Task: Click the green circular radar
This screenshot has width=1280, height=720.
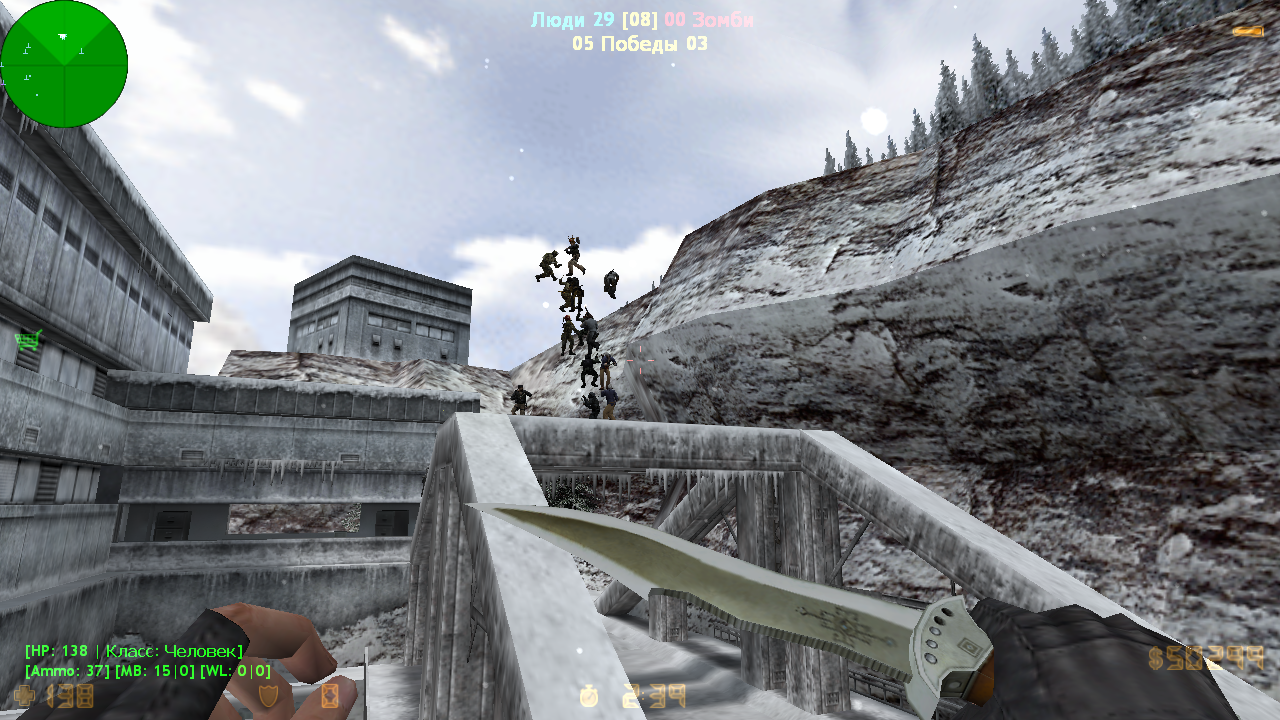Action: [x=64, y=64]
